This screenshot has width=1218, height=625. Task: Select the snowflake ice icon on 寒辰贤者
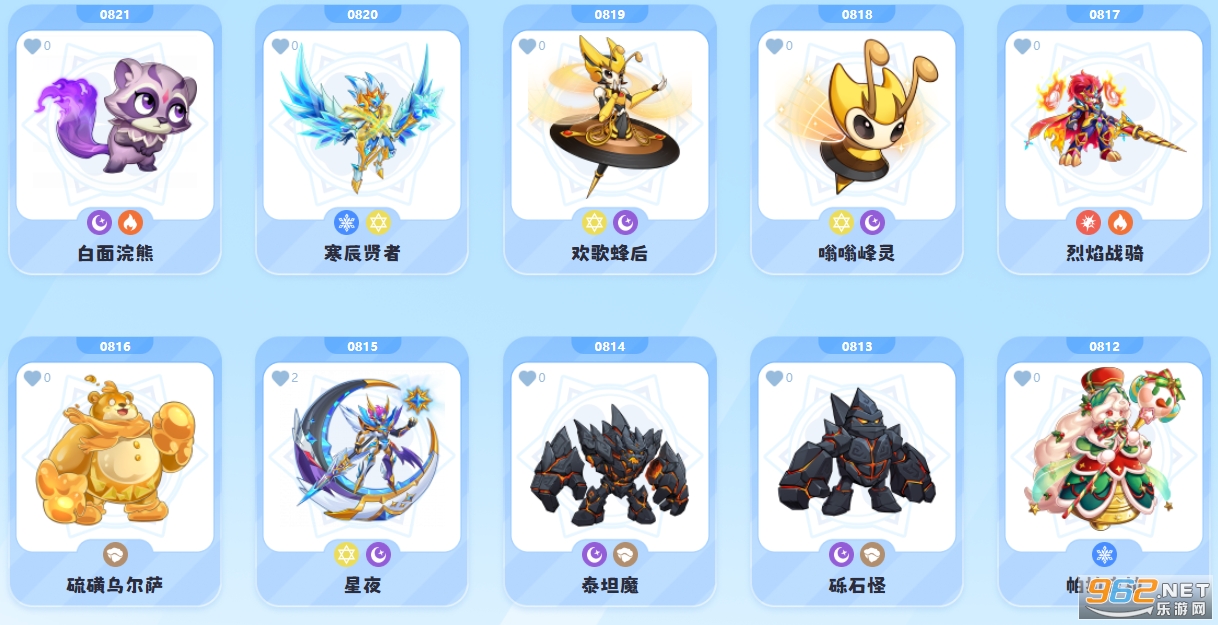point(346,222)
